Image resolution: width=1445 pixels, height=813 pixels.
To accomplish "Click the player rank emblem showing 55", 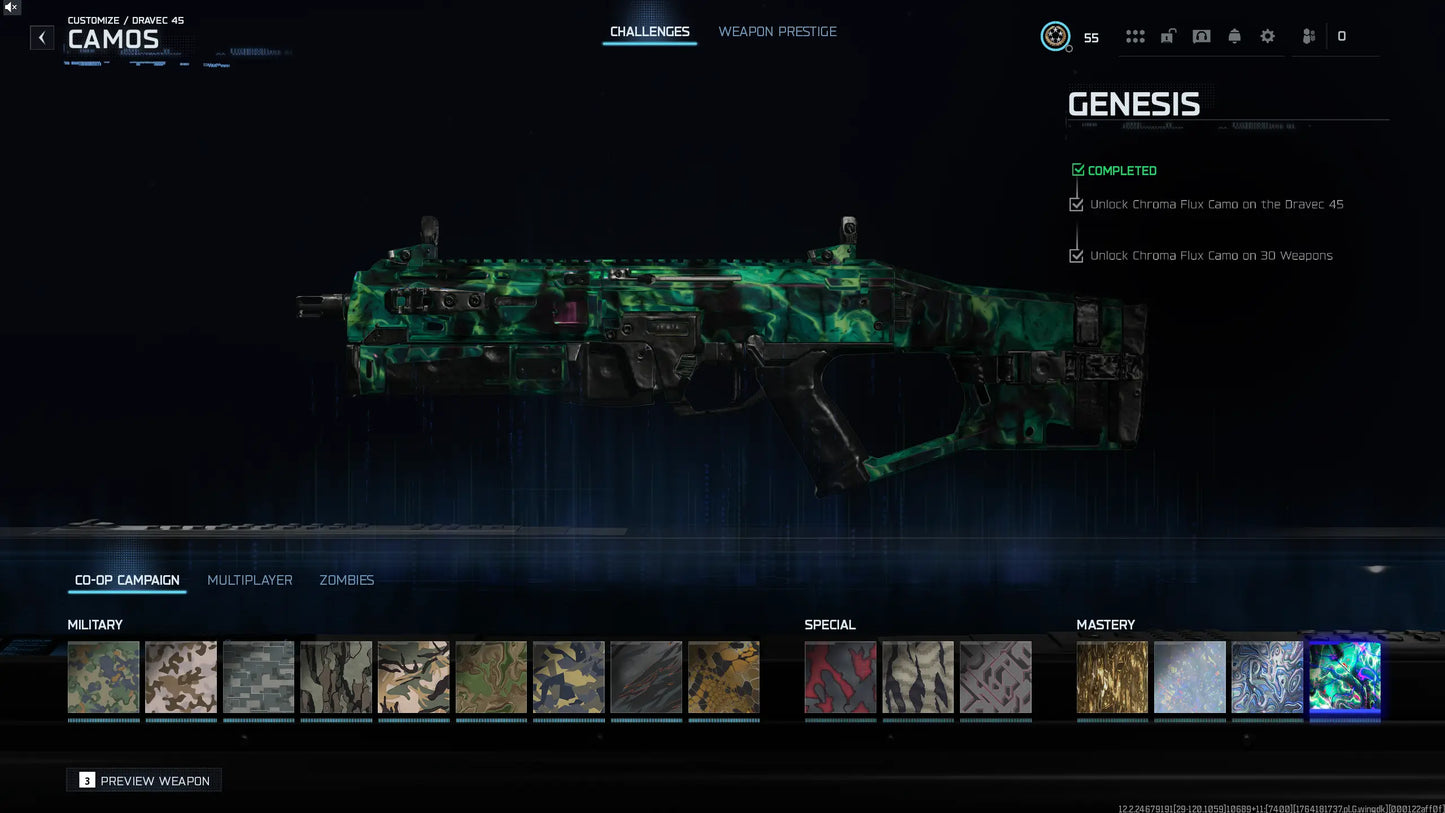I will click(x=1055, y=36).
